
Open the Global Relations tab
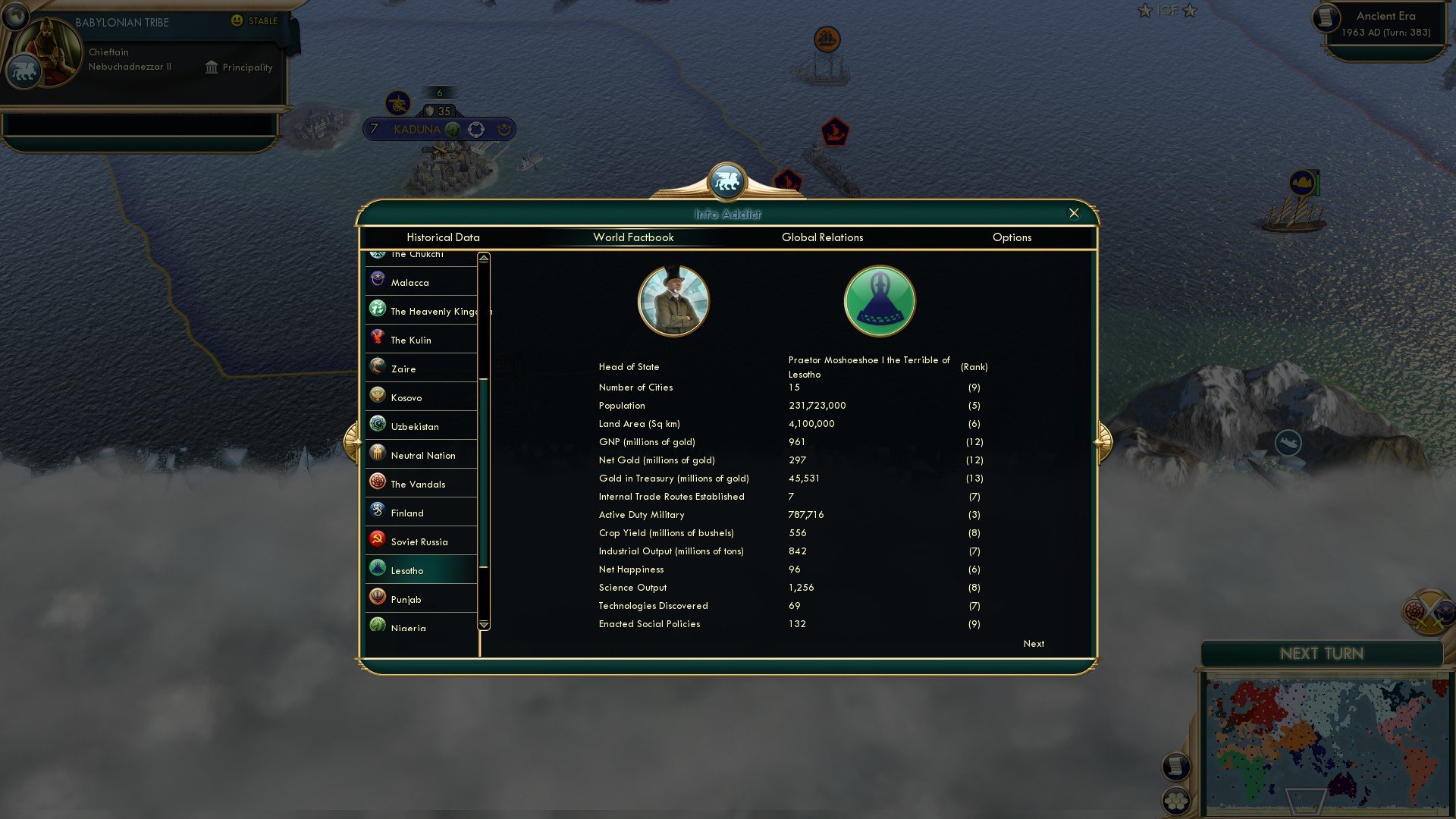coord(823,237)
